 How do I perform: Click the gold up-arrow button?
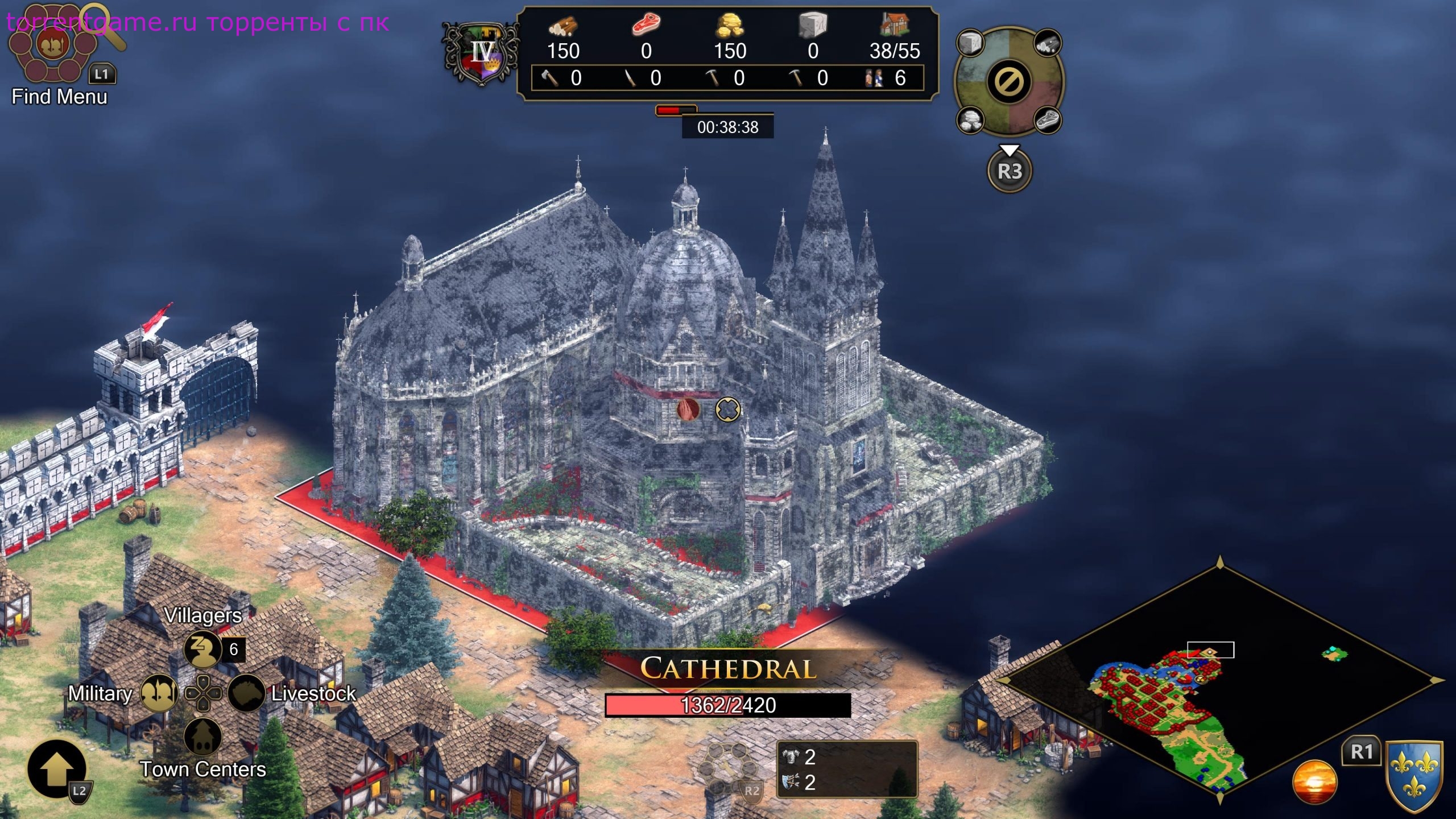coord(56,769)
